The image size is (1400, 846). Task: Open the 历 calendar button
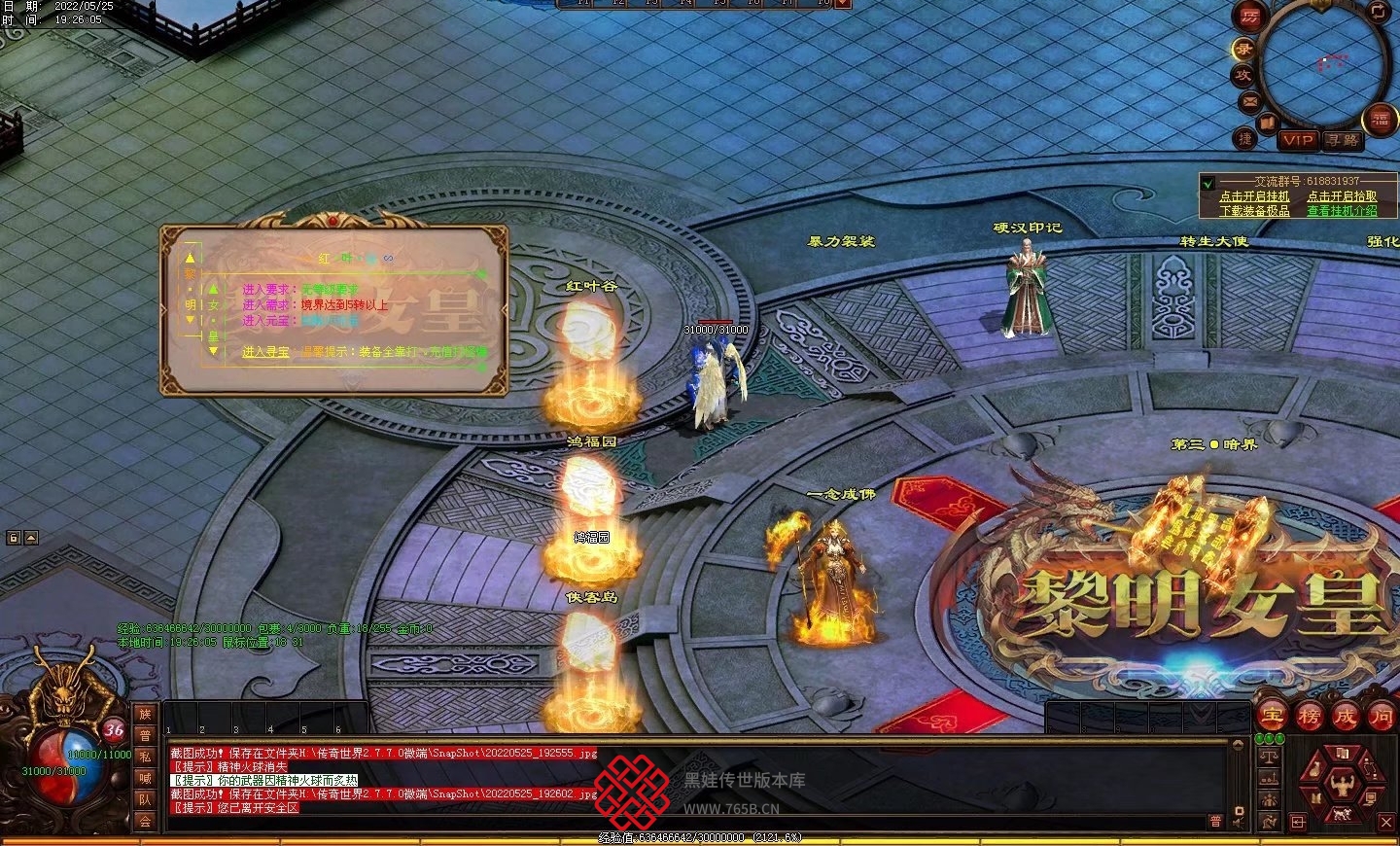(x=1250, y=17)
